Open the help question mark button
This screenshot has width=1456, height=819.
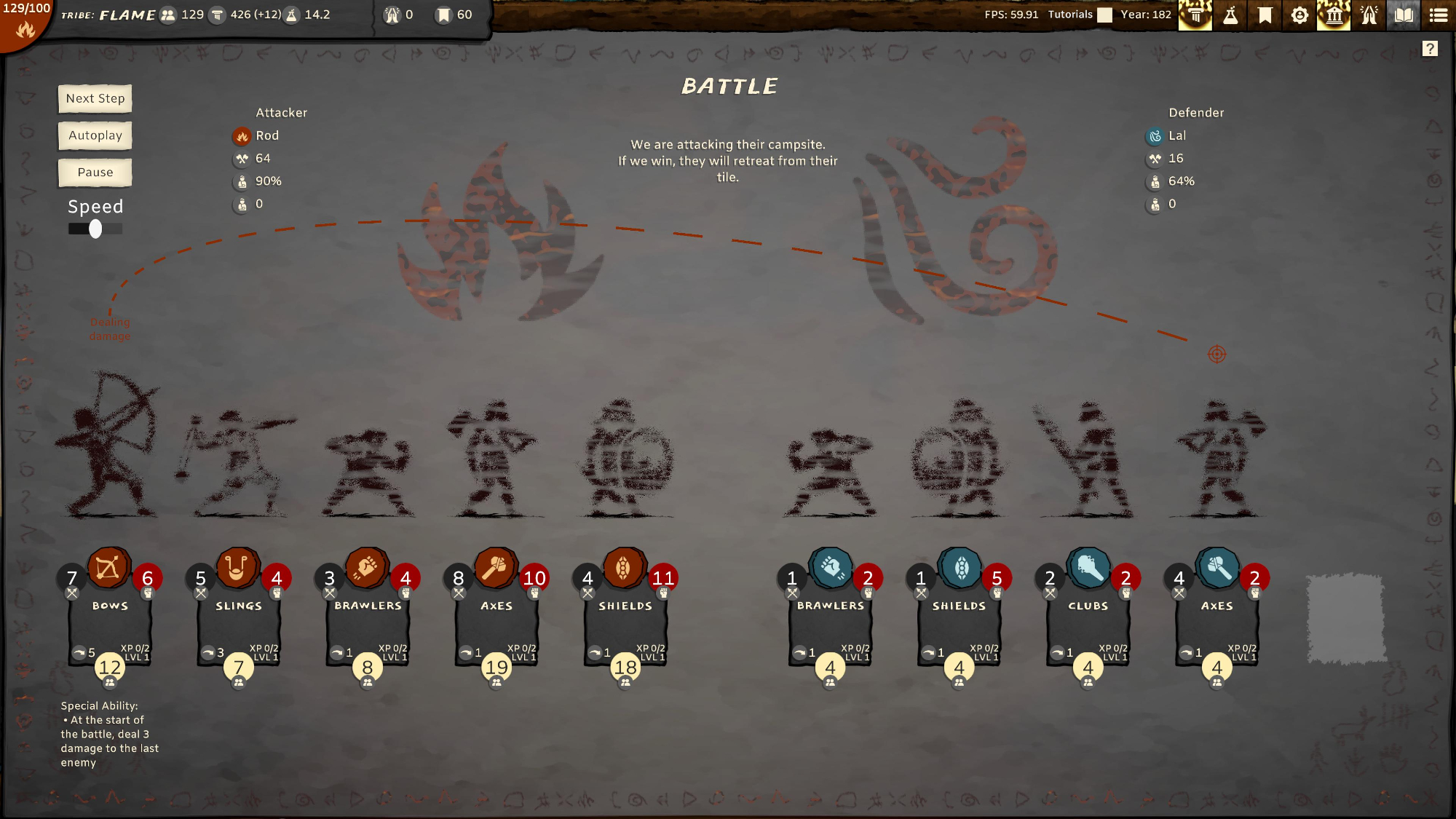pyautogui.click(x=1430, y=49)
